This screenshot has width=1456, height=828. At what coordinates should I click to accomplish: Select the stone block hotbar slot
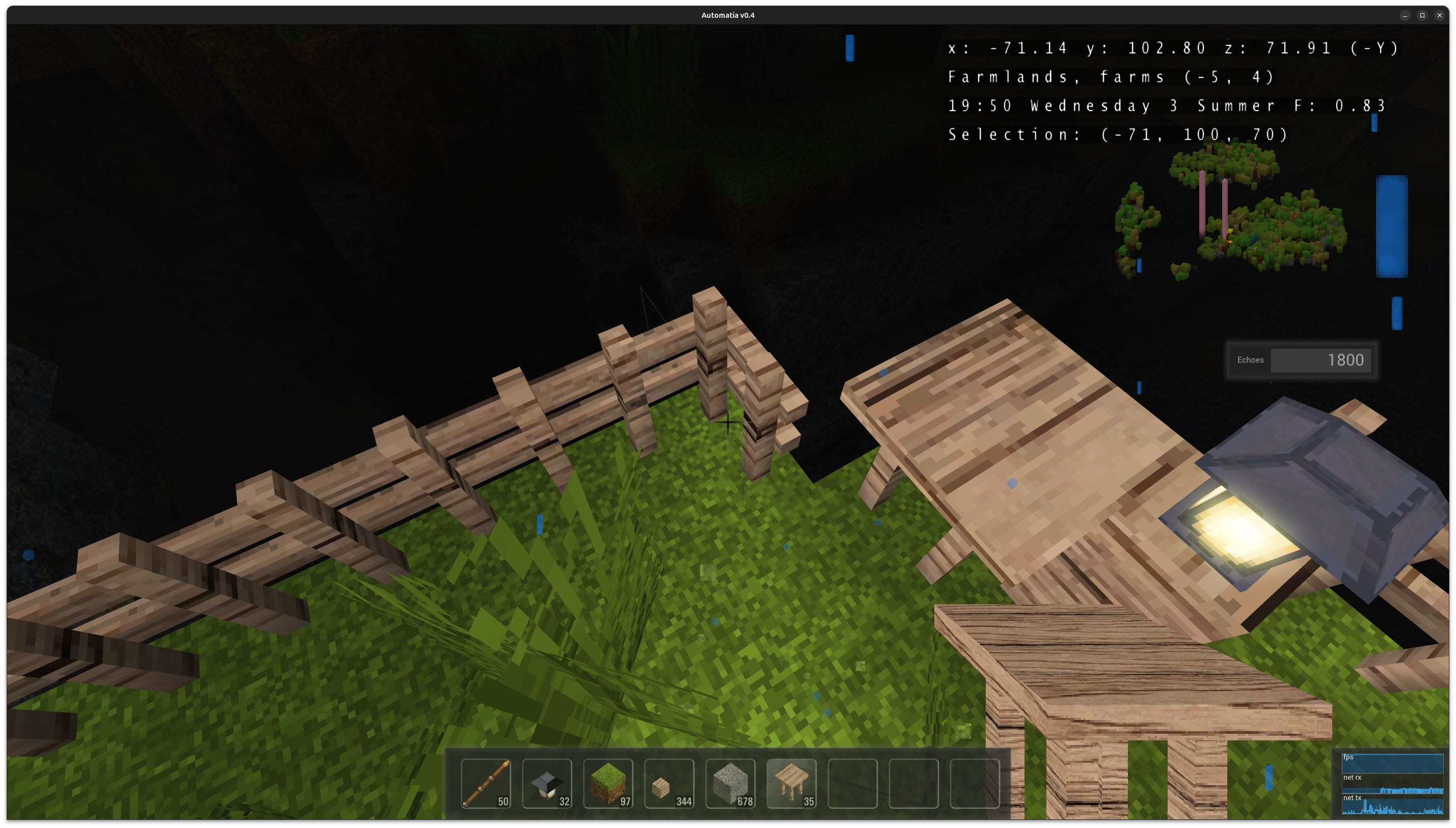(x=730, y=783)
